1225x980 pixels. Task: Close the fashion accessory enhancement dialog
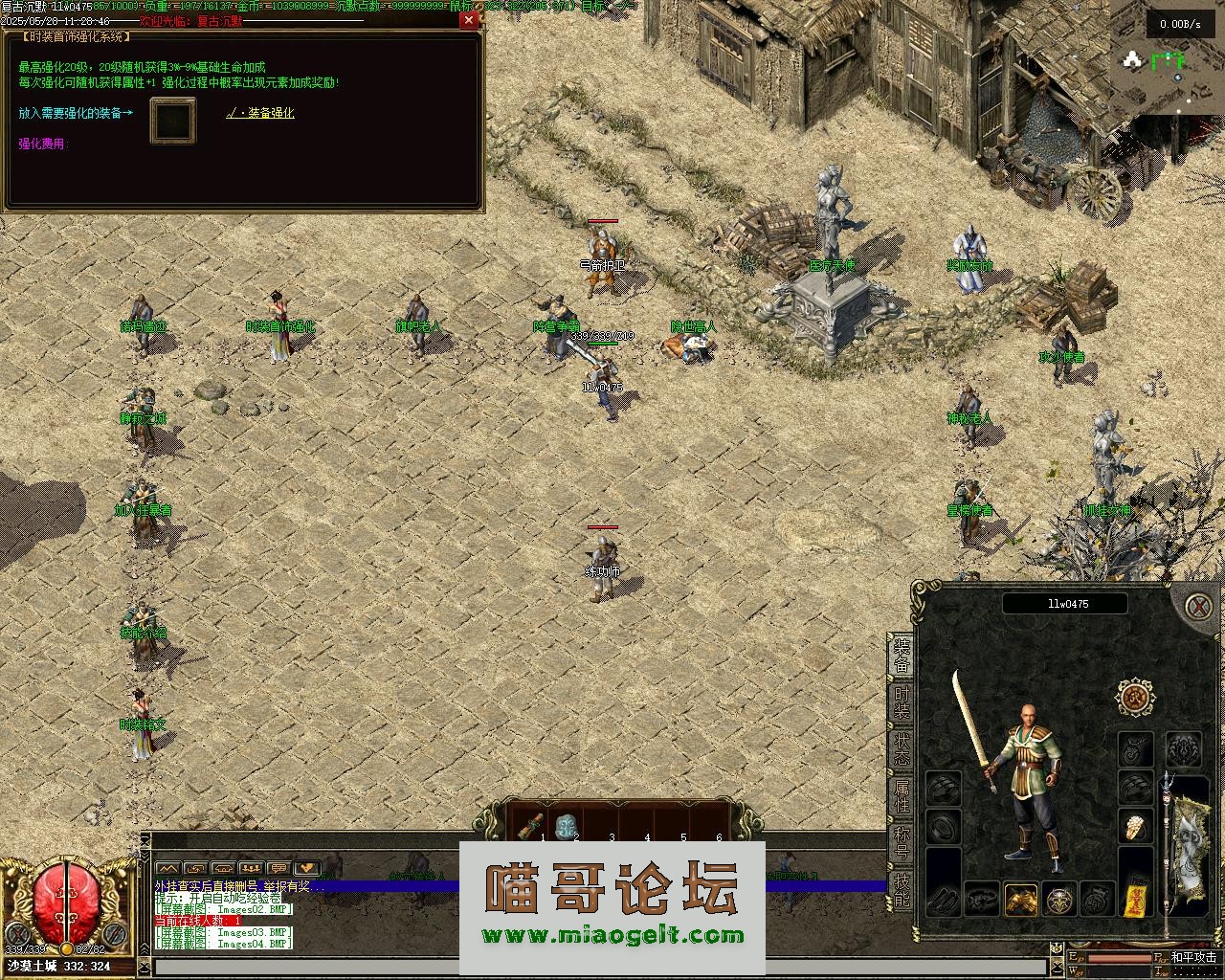tap(468, 20)
